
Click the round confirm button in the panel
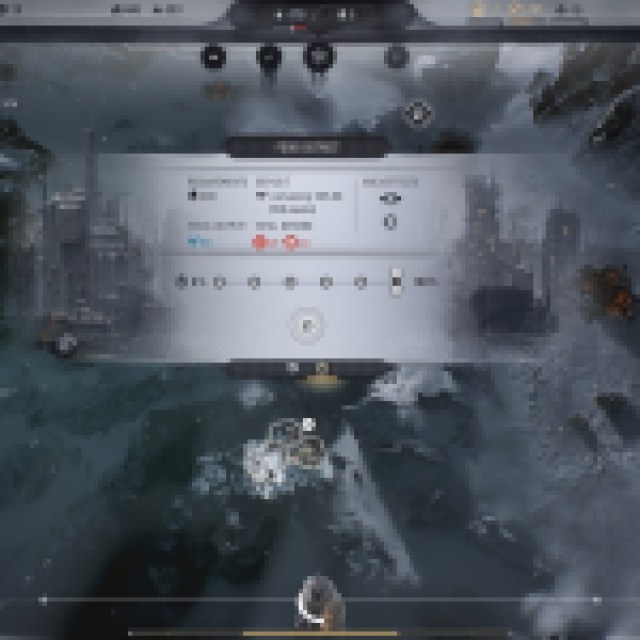(308, 325)
